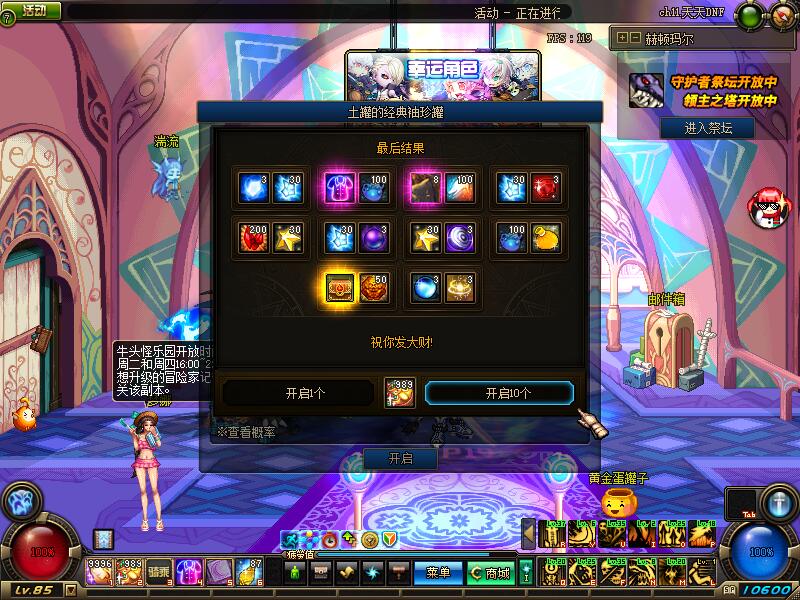Click the green orb button at top right
Image resolution: width=800 pixels, height=600 pixels.
point(750,15)
